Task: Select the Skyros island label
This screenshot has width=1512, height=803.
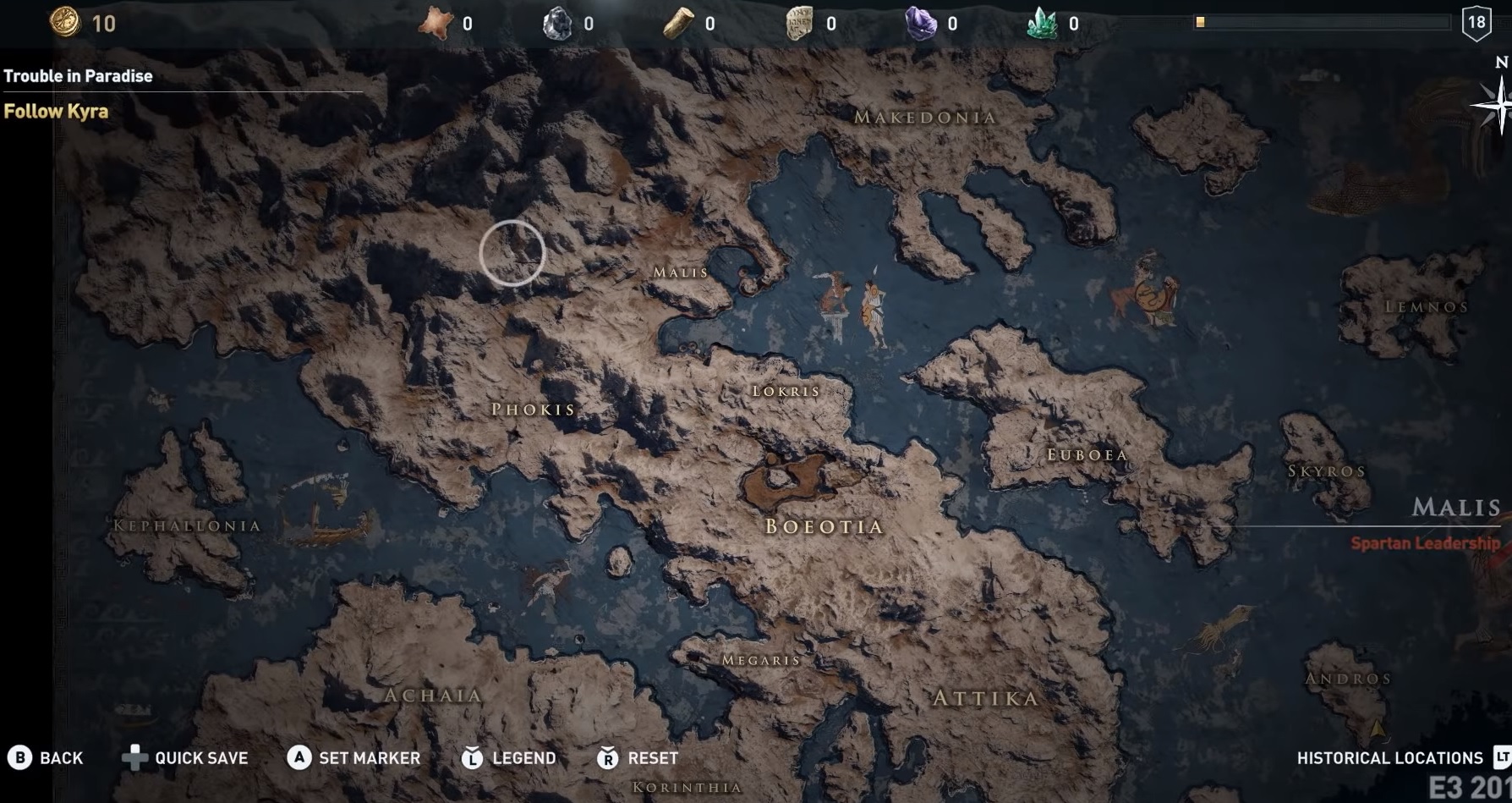Action: pos(1327,471)
